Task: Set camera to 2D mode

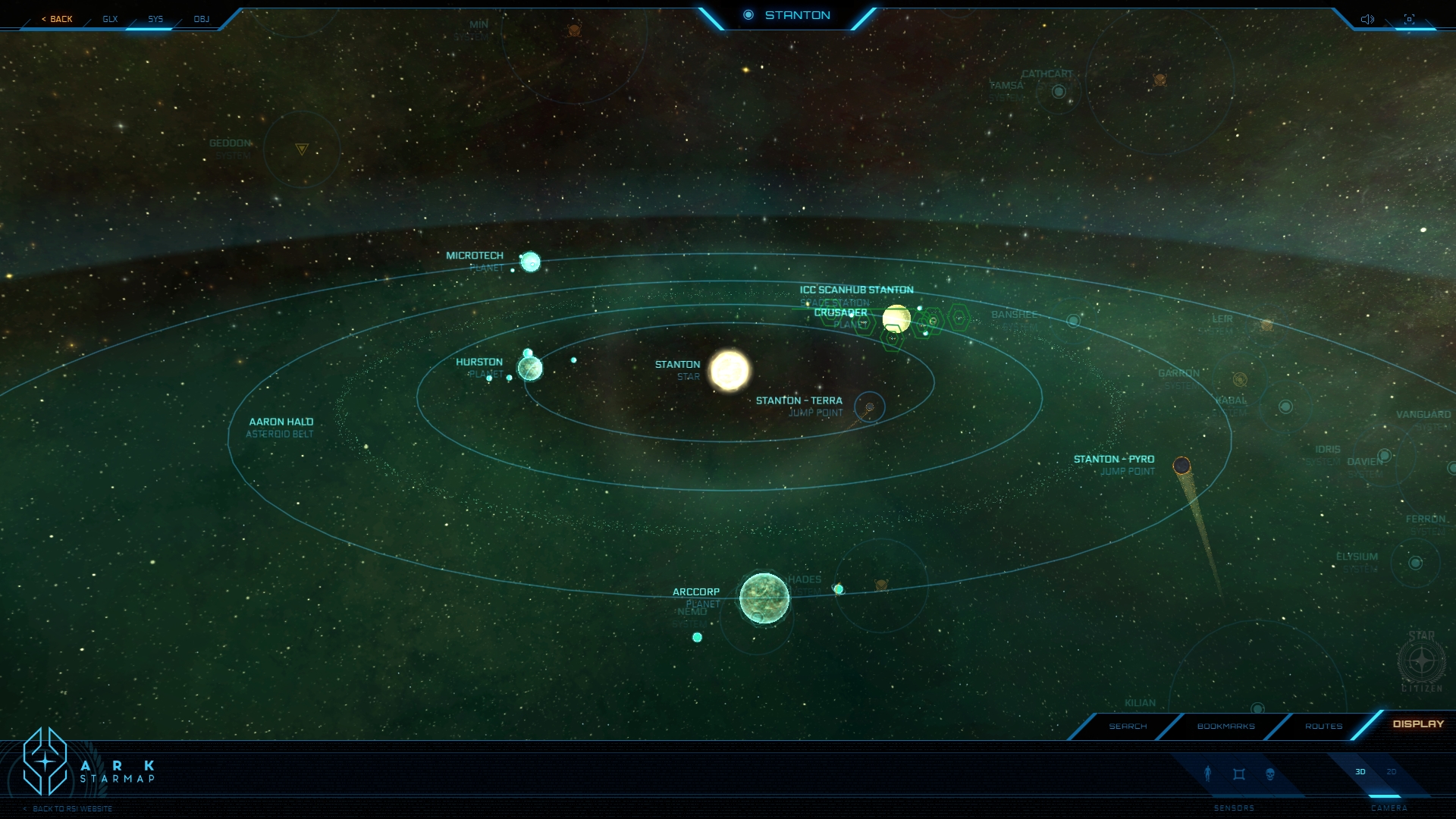Action: tap(1392, 772)
